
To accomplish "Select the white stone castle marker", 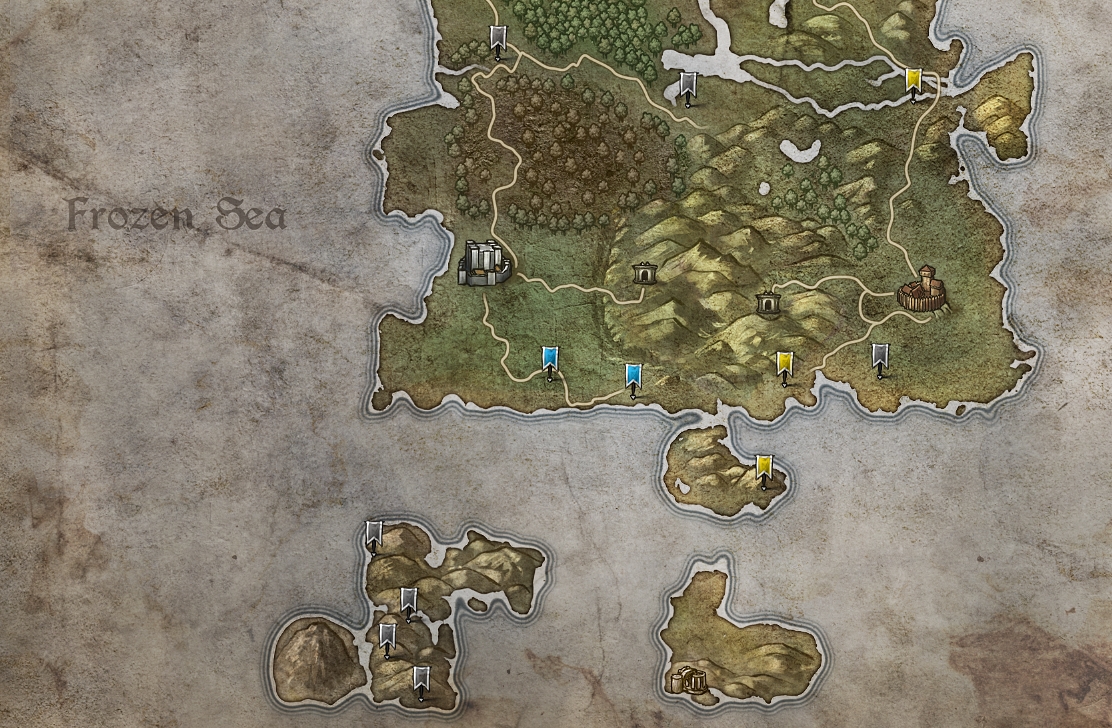I will [x=484, y=263].
